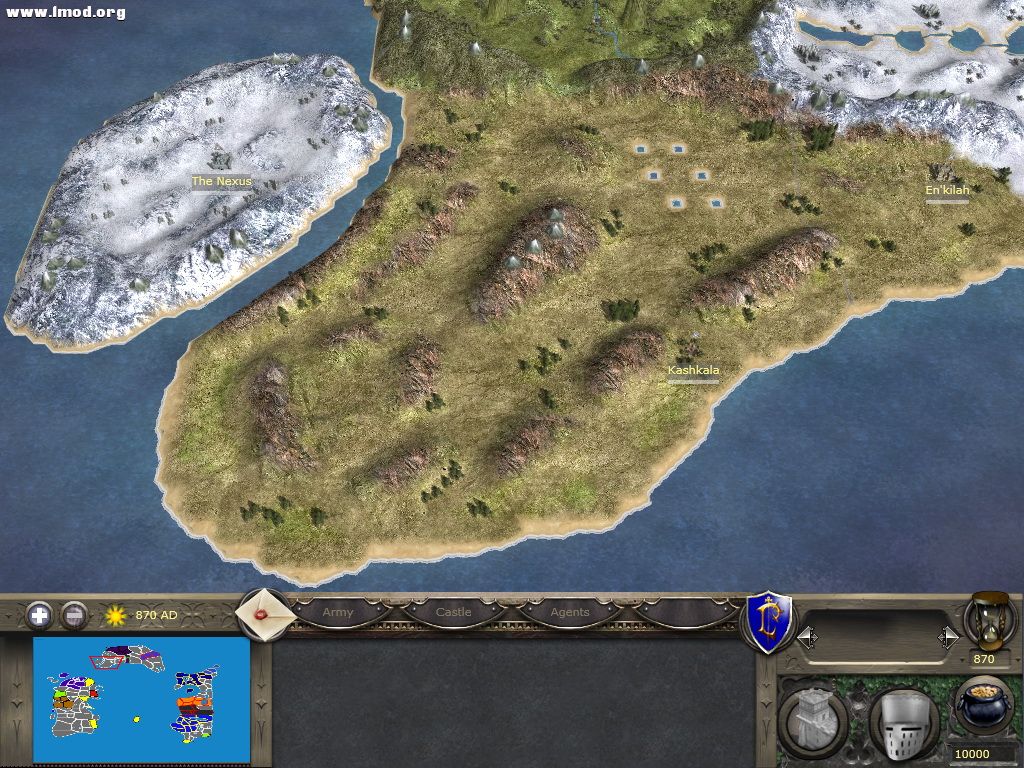This screenshot has height=768, width=1024.
Task: Select the previous item with left arrow
Action: click(x=806, y=637)
